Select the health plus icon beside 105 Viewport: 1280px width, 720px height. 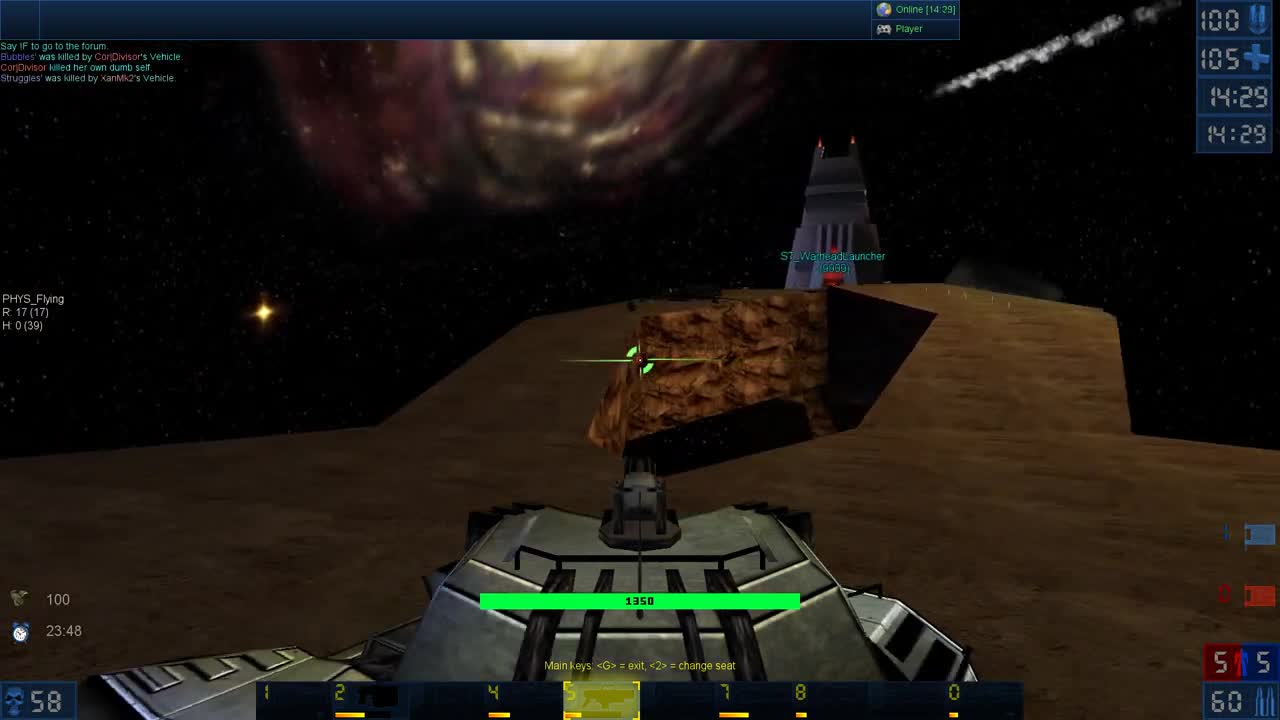click(x=1258, y=58)
